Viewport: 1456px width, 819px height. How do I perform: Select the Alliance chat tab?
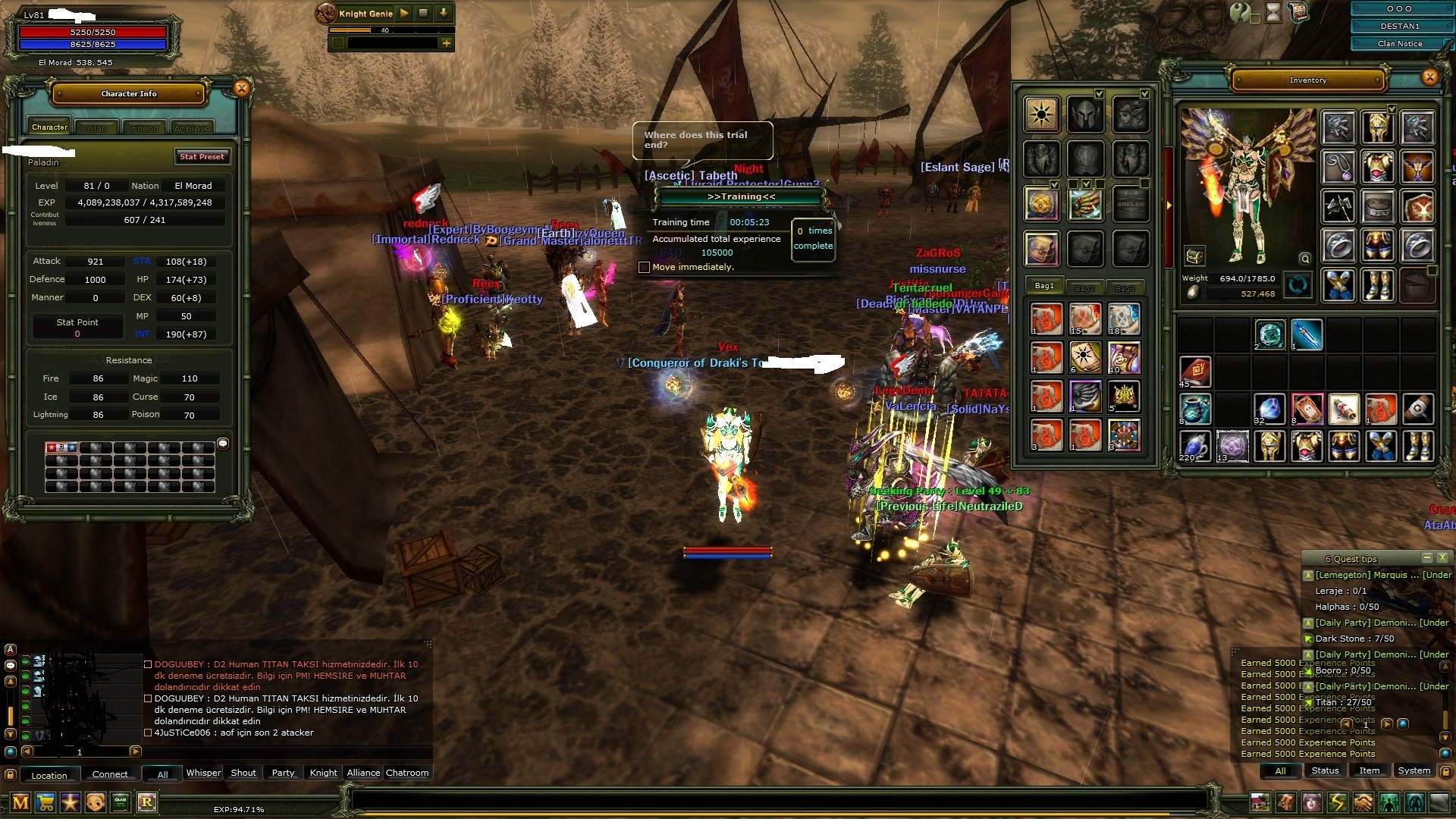click(363, 773)
